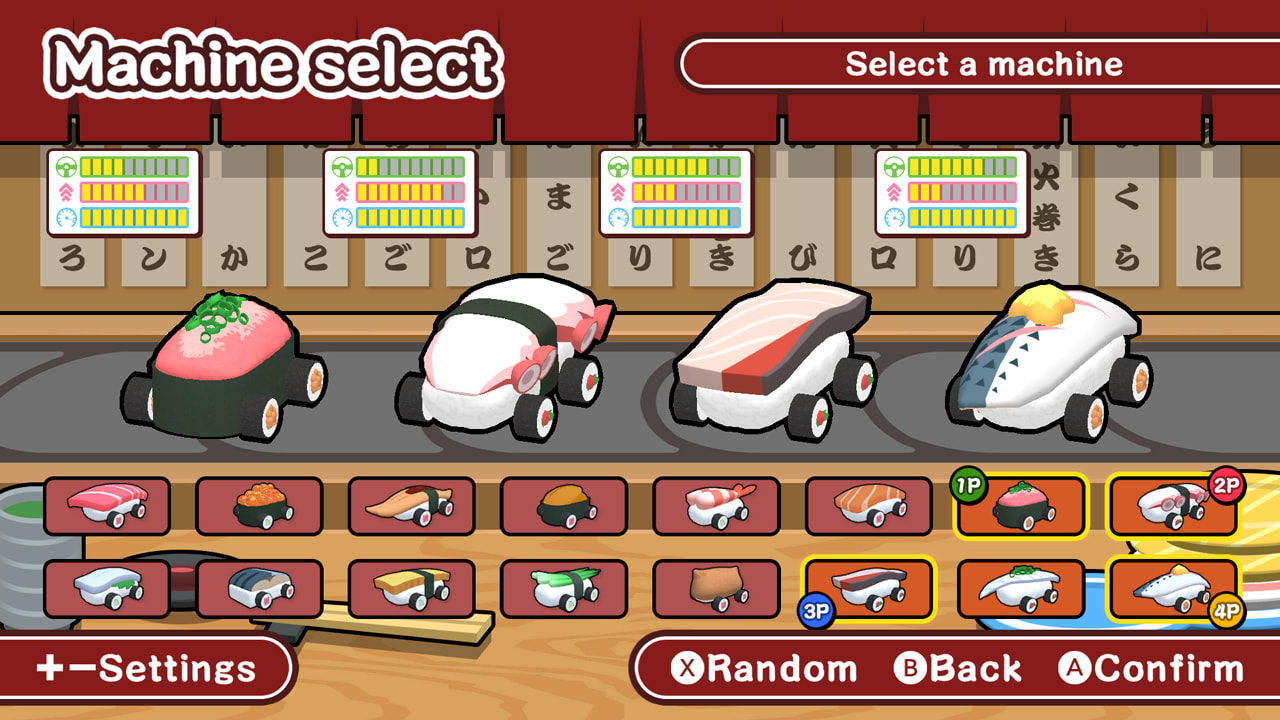Click the handling gauge bar on the first stat panel

[134, 167]
